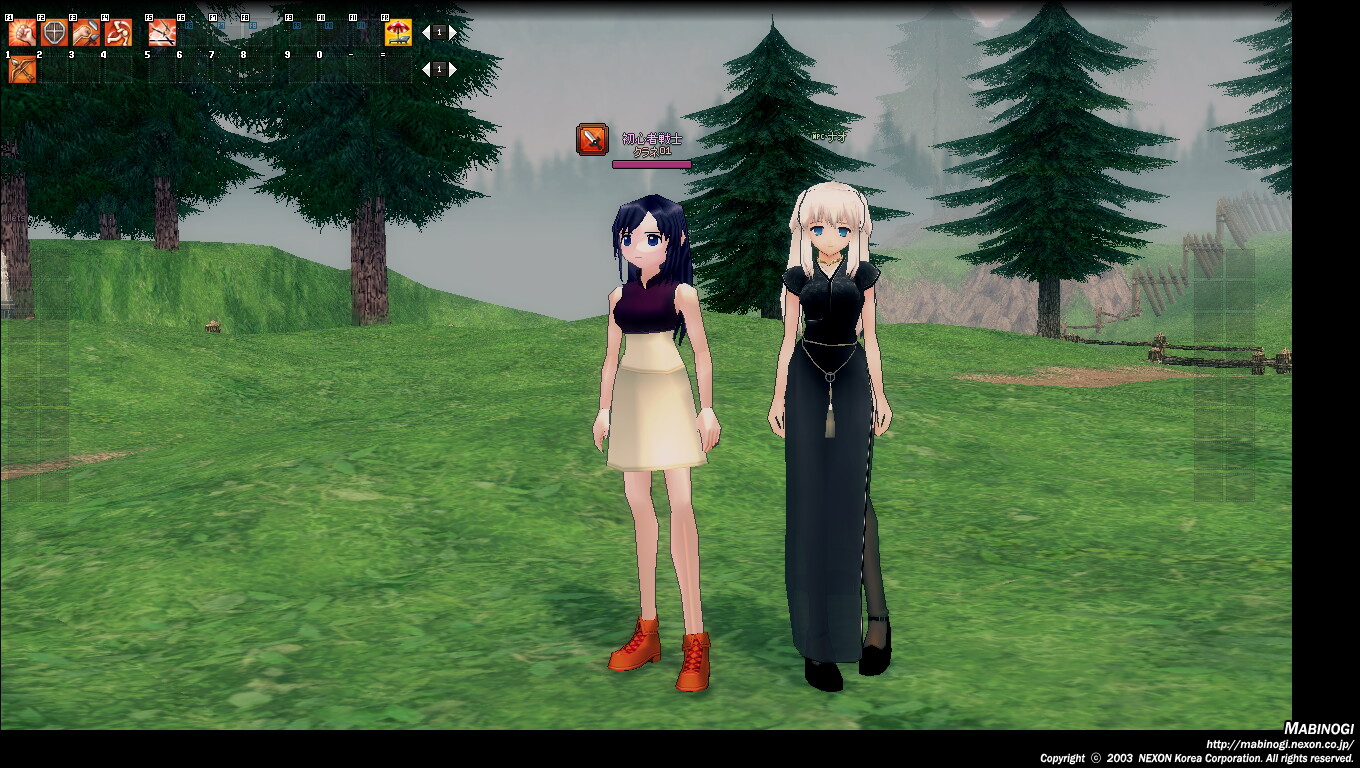The image size is (1360, 768).
Task: Select the arm-swinging-hammer skill on F3
Action: tap(86, 33)
